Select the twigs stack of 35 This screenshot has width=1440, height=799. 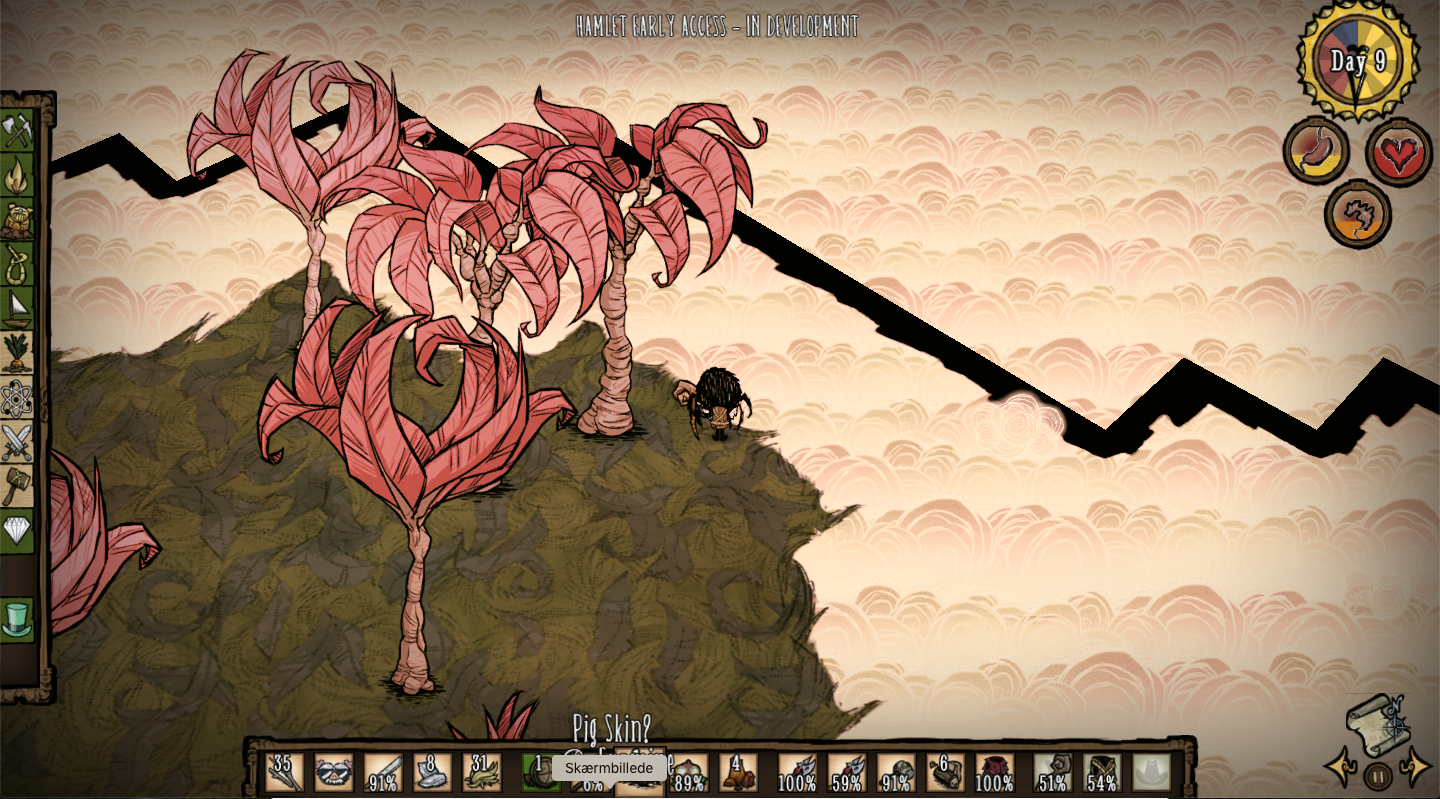(284, 772)
